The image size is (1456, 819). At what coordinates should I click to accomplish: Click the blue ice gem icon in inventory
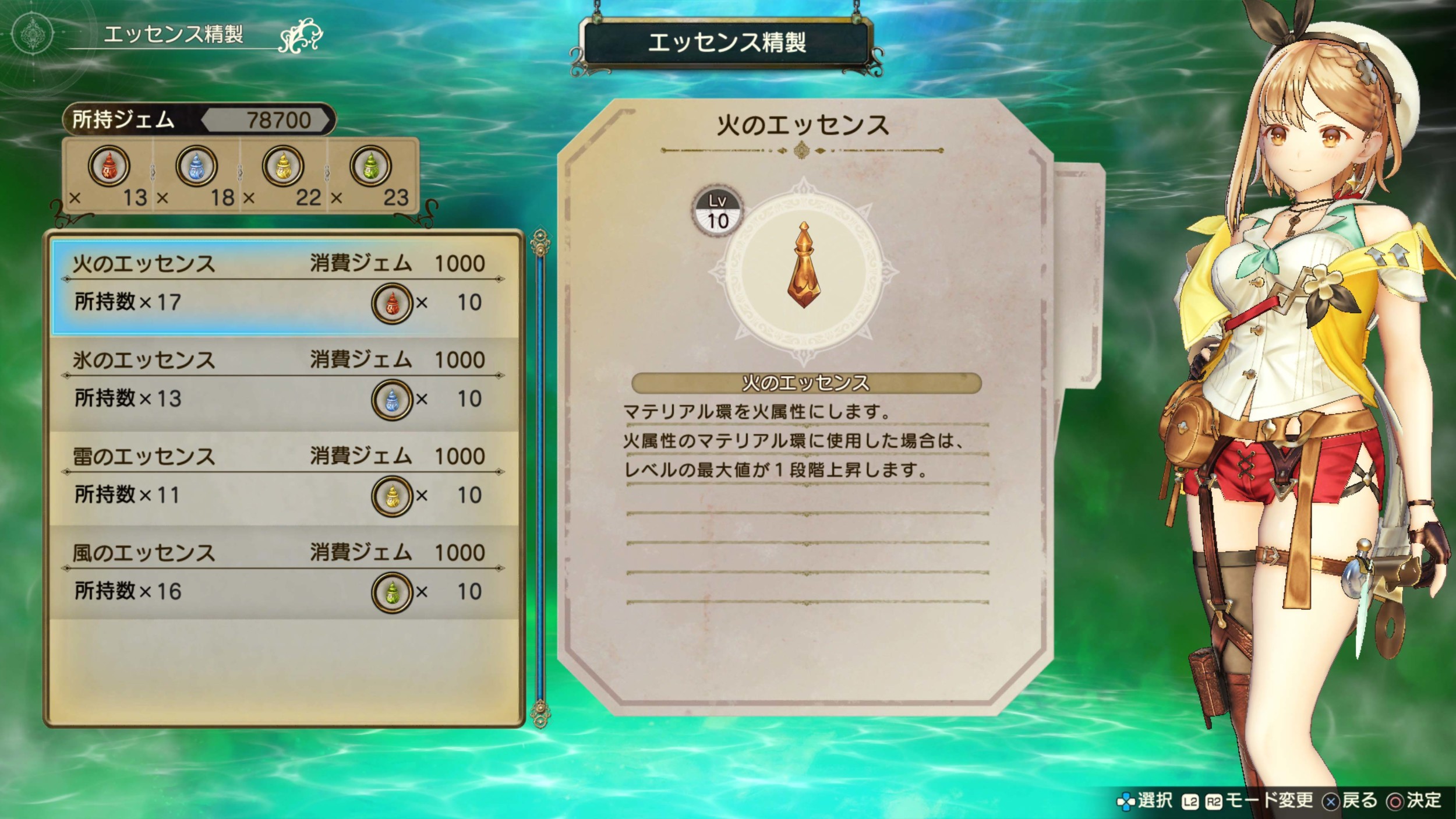pyautogui.click(x=196, y=166)
